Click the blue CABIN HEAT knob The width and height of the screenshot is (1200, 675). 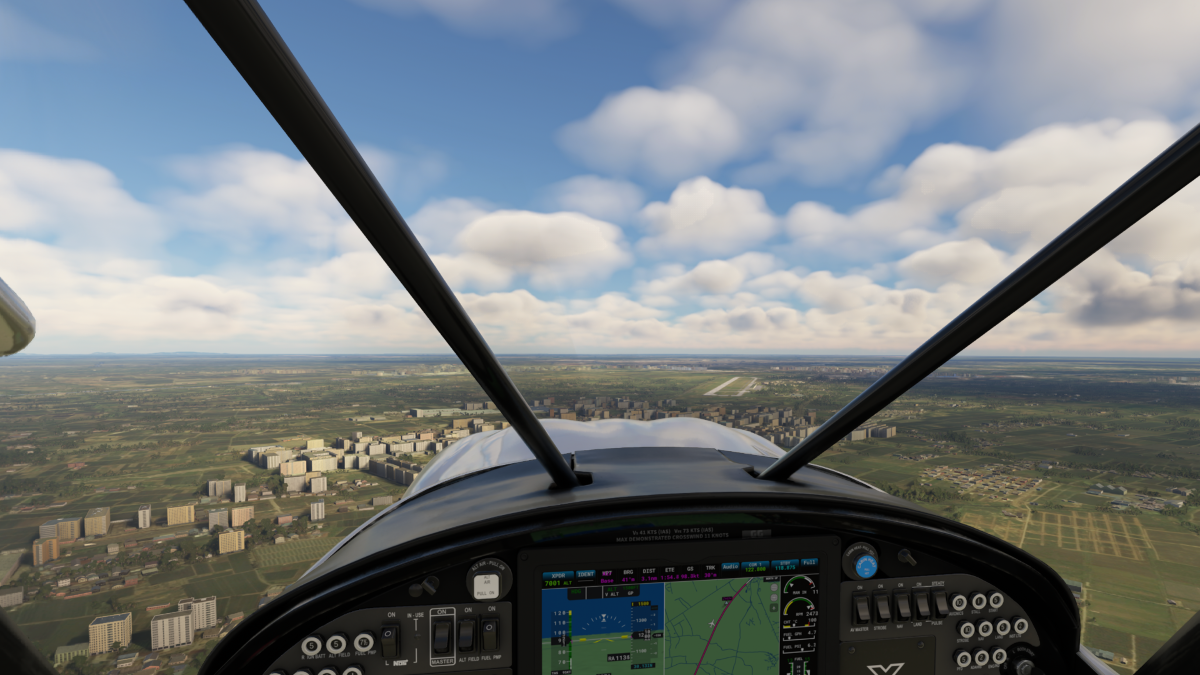pos(865,565)
